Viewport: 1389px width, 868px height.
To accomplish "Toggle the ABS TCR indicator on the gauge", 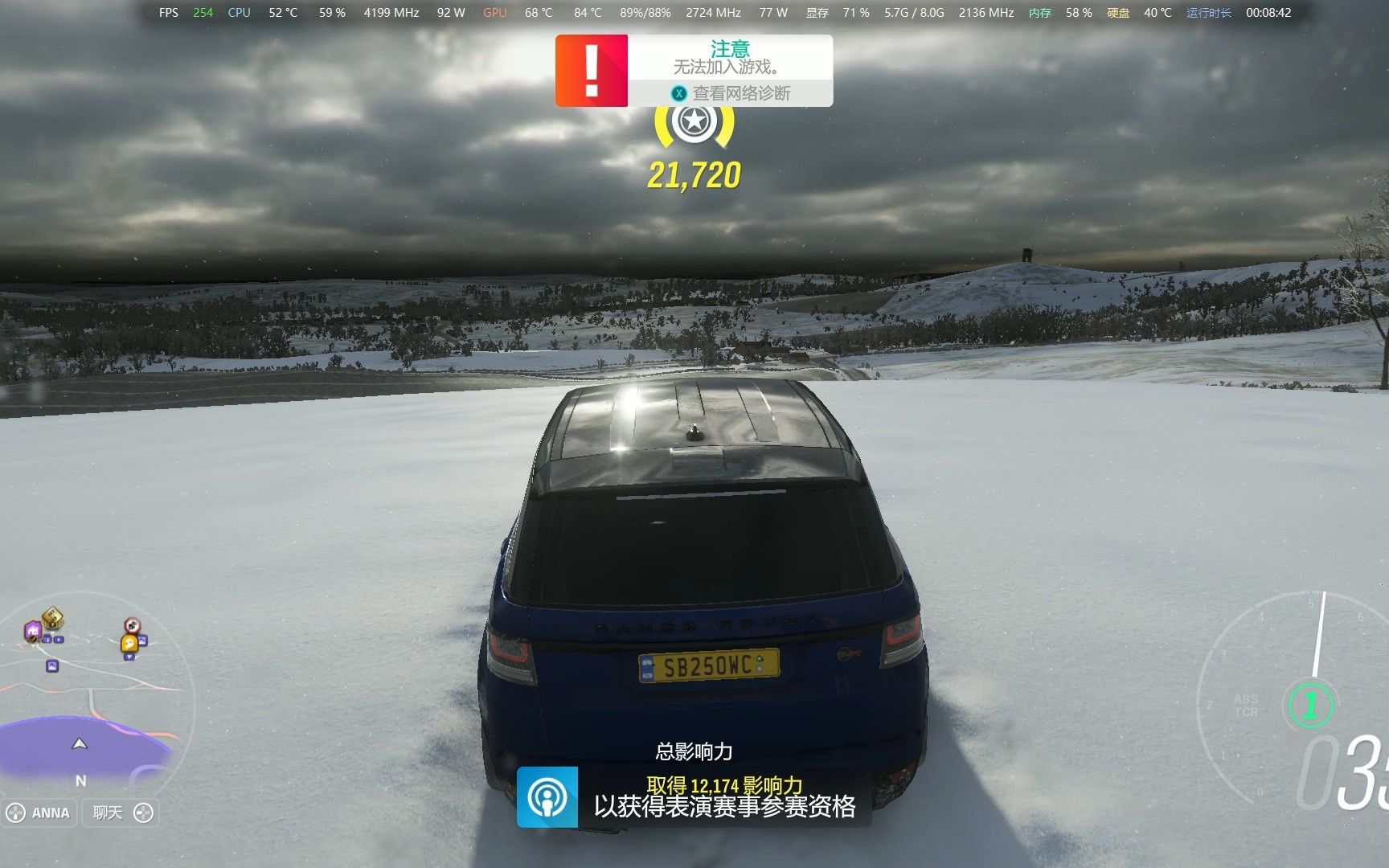I will click(1247, 704).
